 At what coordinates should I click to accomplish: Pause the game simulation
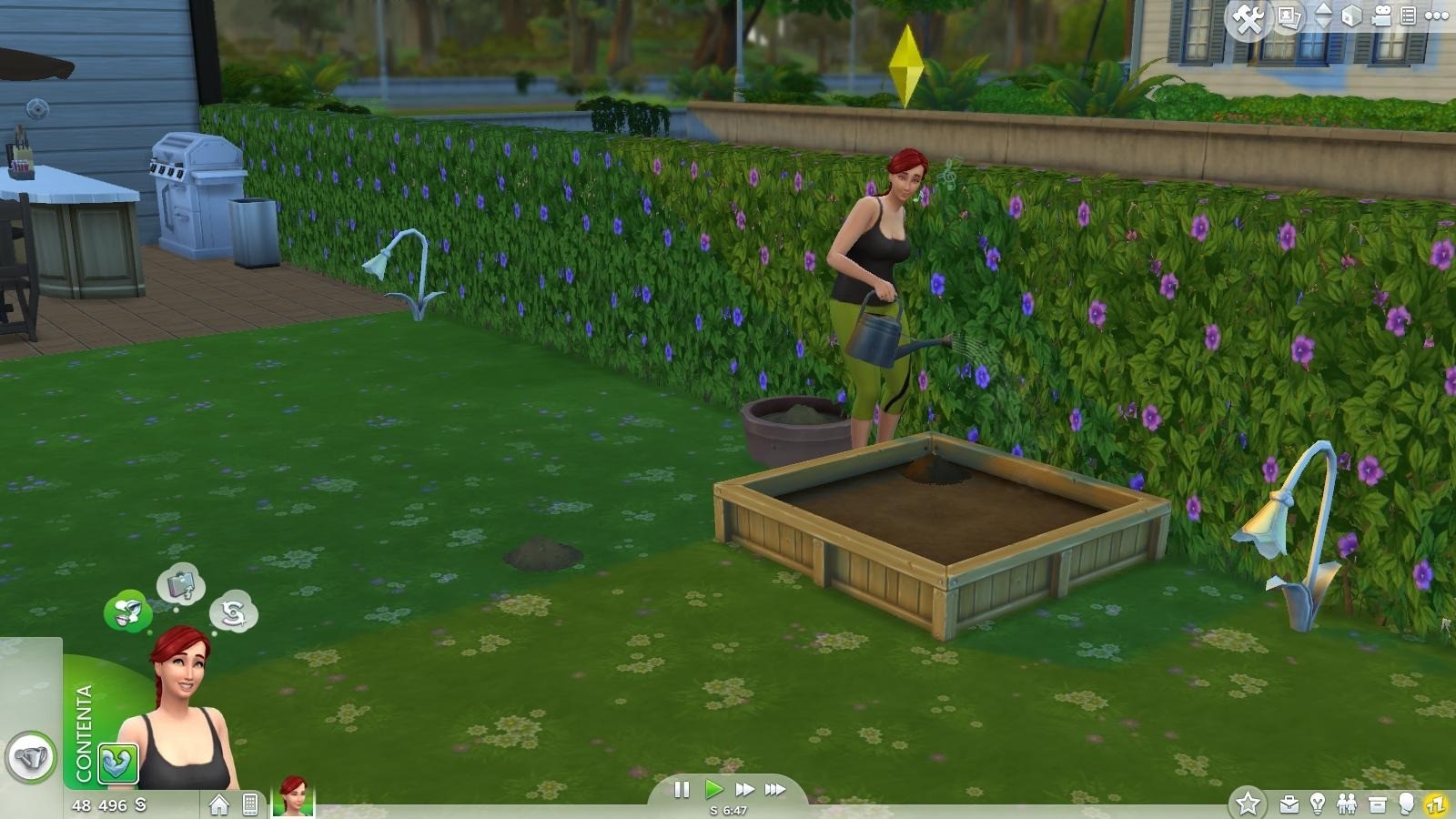[x=682, y=791]
